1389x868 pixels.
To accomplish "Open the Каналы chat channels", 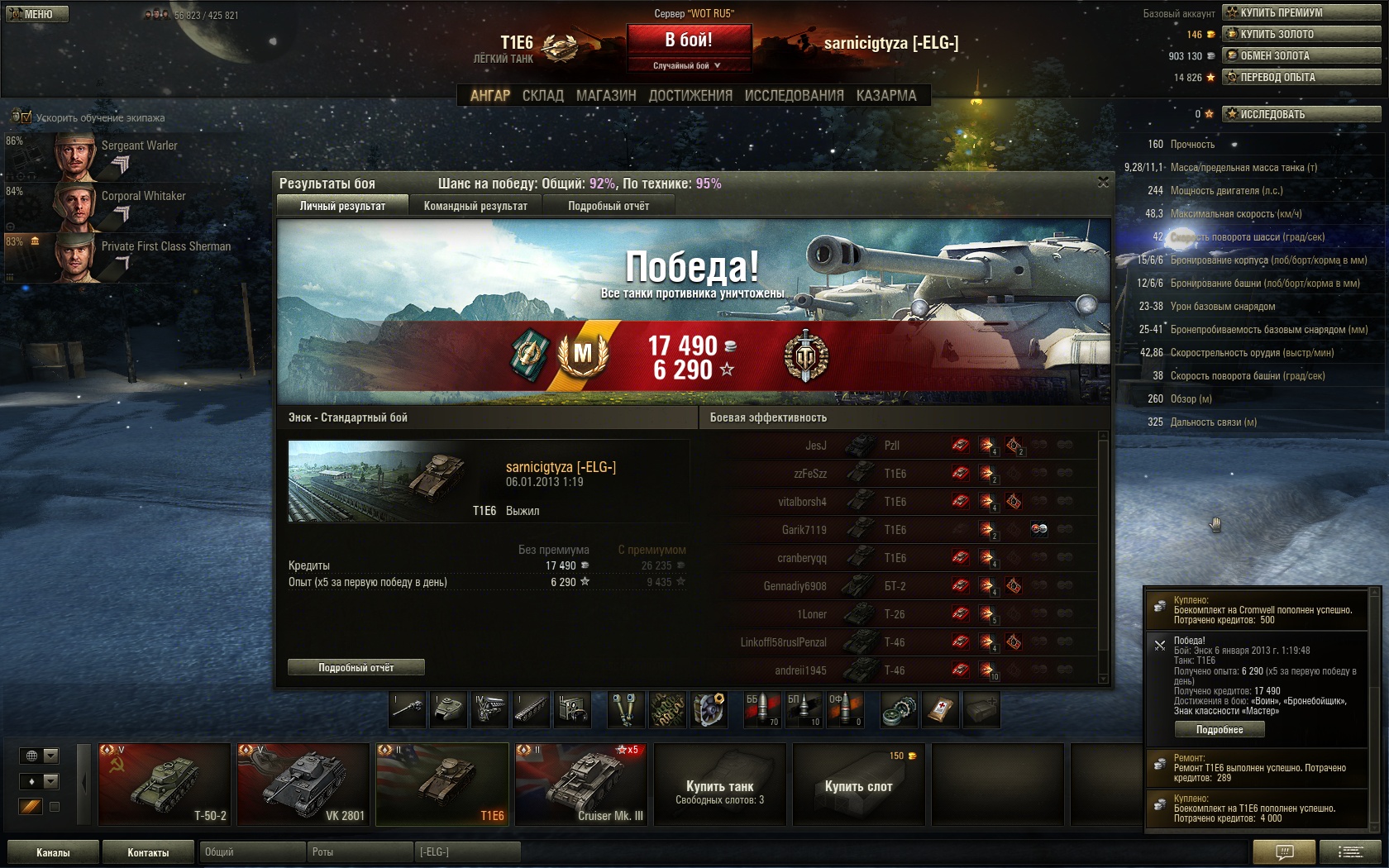I will pyautogui.click(x=53, y=852).
